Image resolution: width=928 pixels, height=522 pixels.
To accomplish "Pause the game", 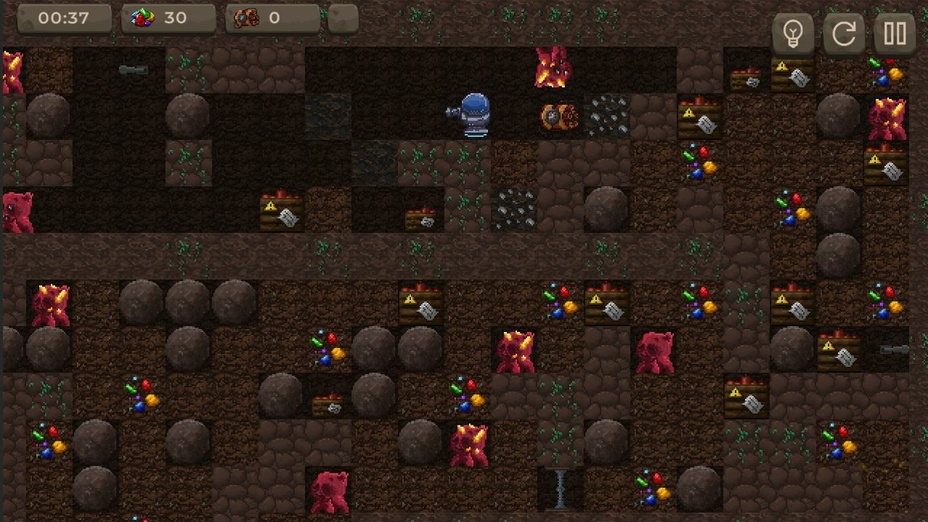I will click(895, 34).
